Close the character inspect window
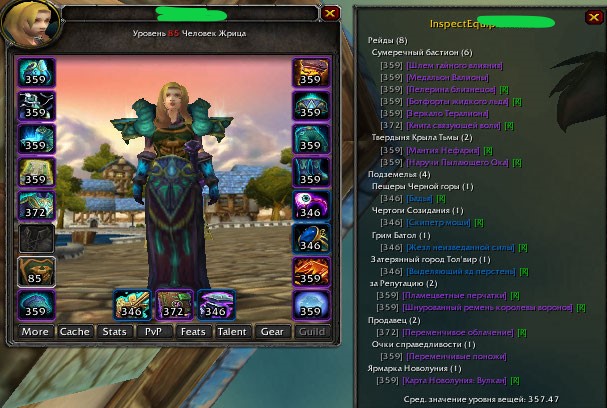 point(330,13)
